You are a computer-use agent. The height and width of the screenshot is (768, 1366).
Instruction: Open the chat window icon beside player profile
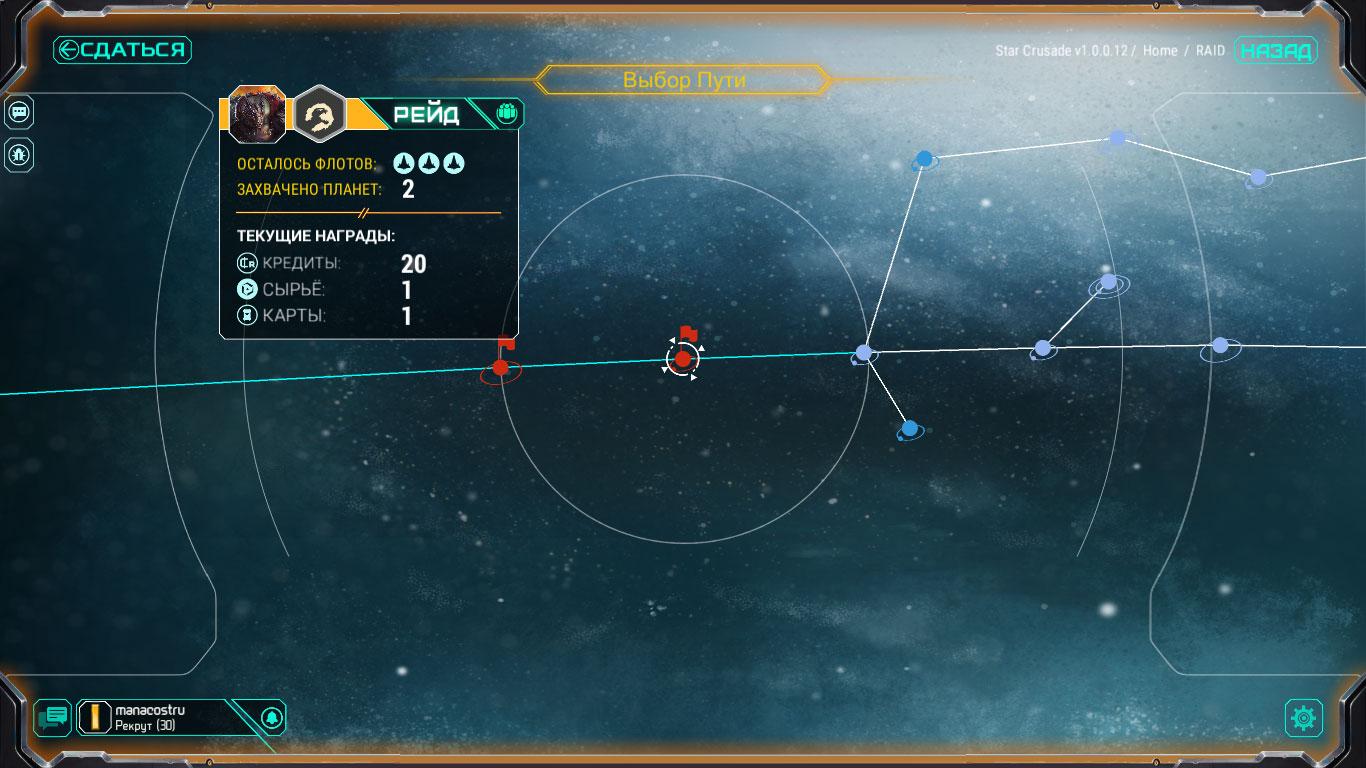click(53, 716)
